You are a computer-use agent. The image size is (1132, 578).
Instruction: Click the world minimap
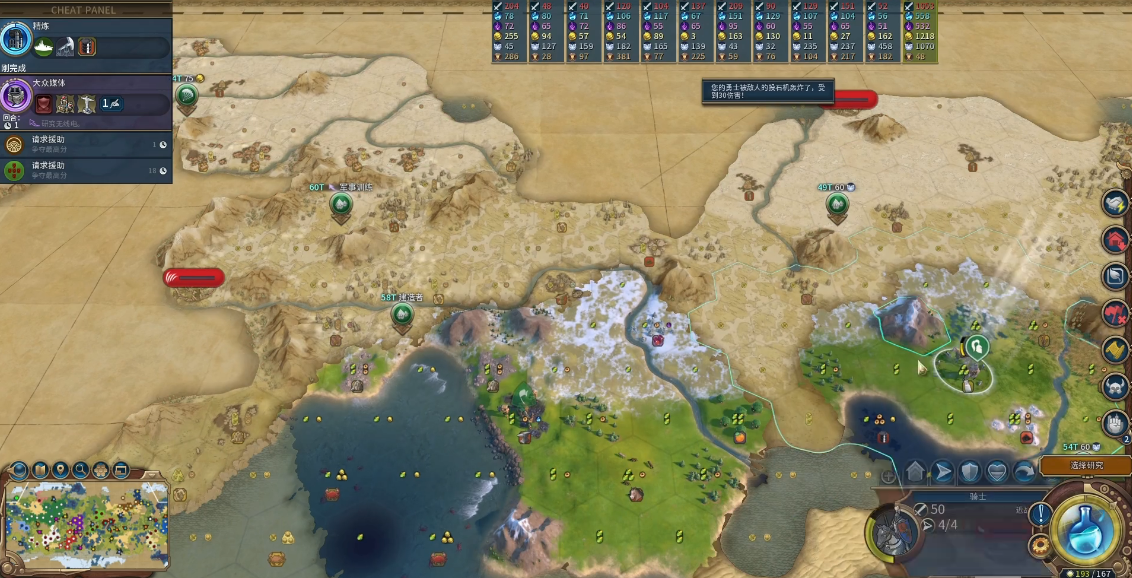point(86,522)
